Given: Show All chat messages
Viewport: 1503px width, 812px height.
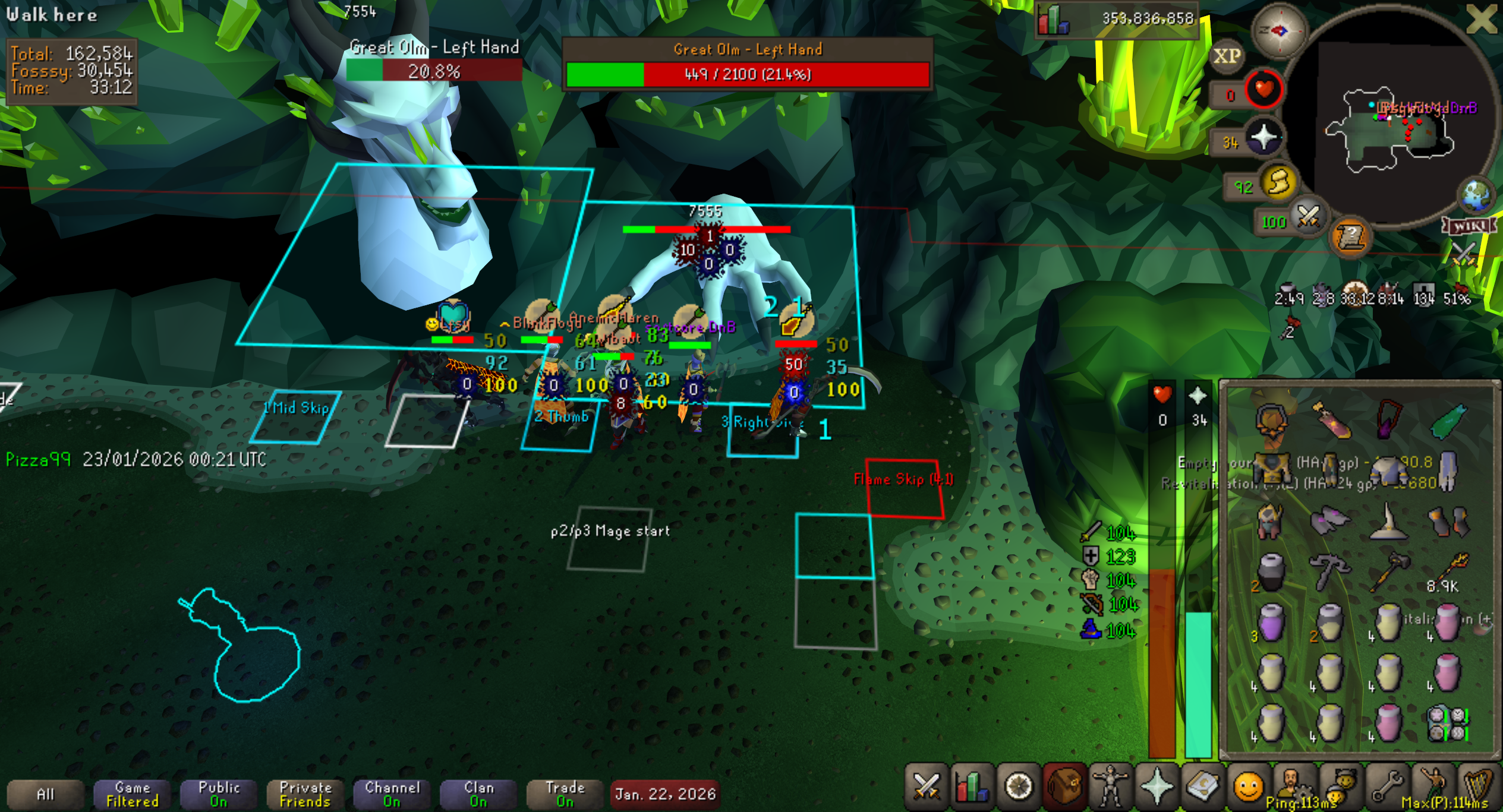Looking at the screenshot, I should tap(45, 794).
